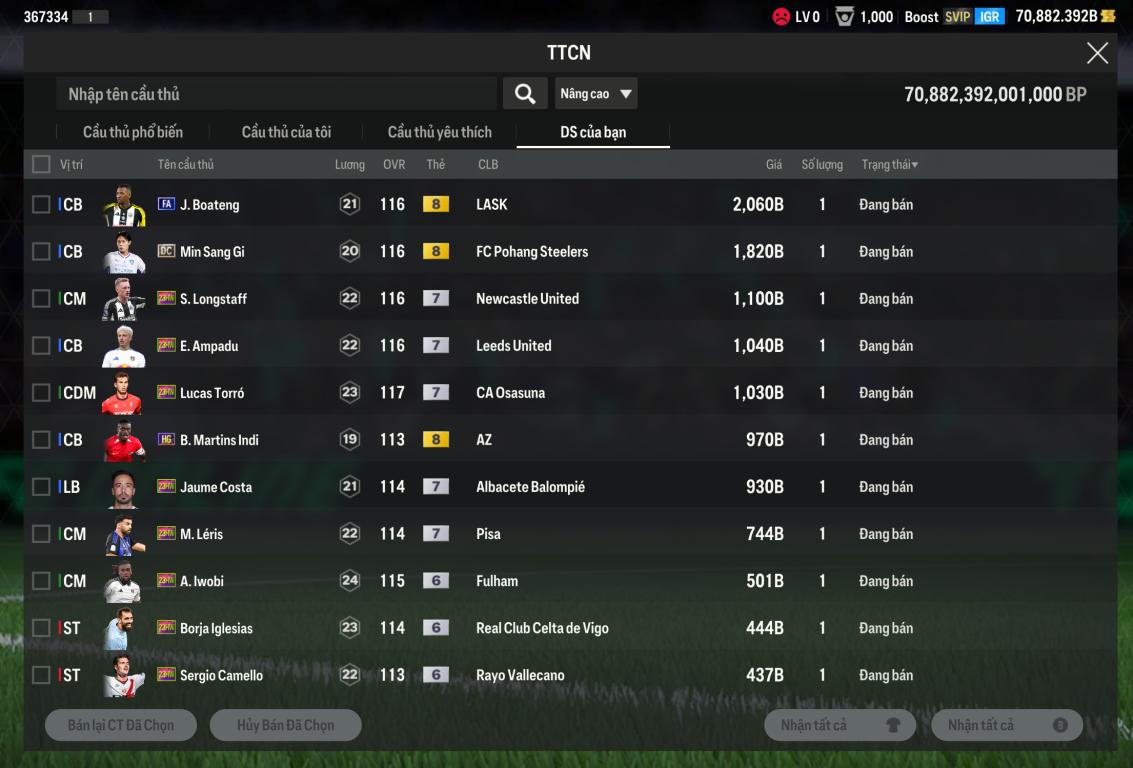Open the Nâng cao dropdown
Screen dimensions: 1133x768
pos(596,94)
